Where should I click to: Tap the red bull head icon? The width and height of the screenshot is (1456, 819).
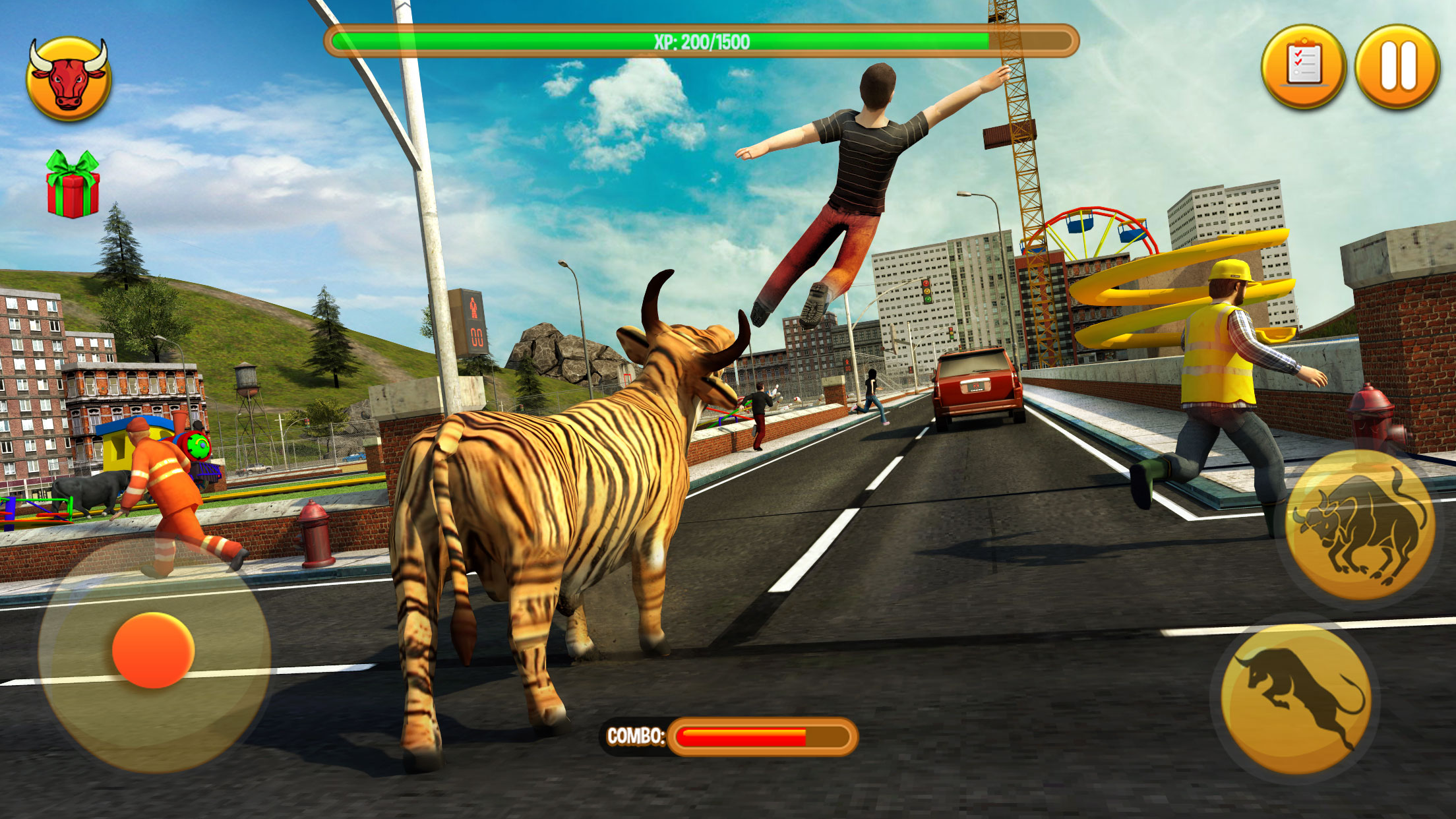coord(69,80)
